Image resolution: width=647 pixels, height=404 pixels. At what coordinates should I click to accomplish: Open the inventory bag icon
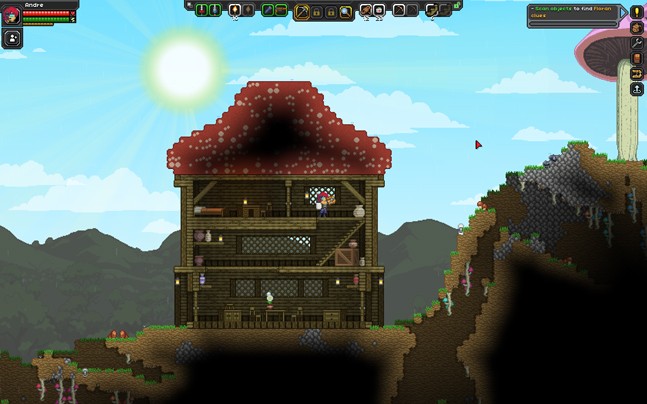[x=636, y=27]
